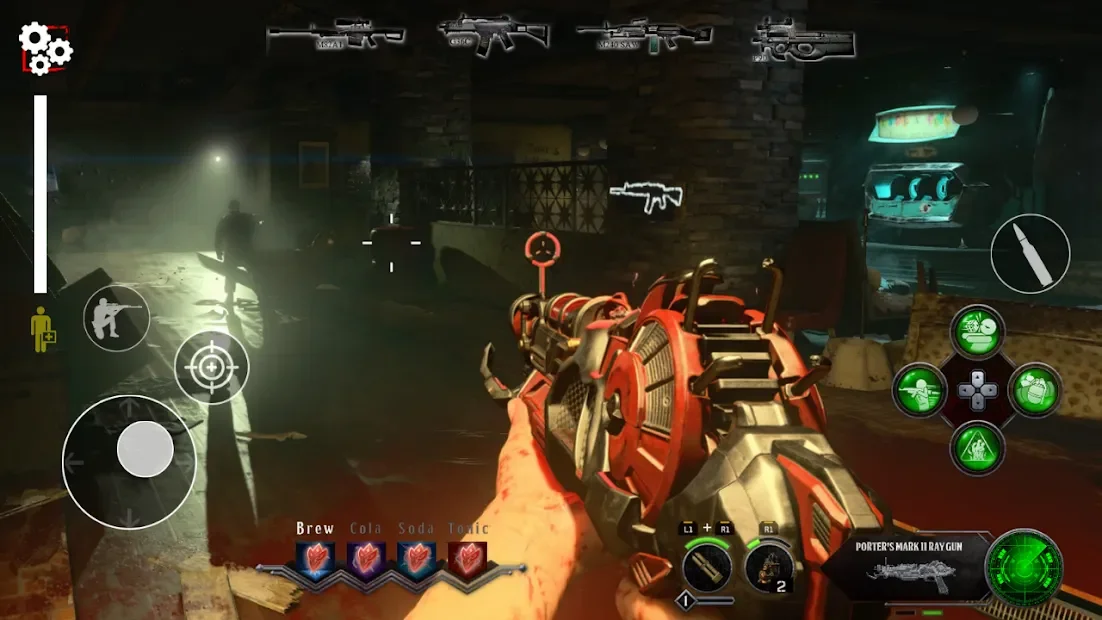Activate the crosshair aim button

211,367
